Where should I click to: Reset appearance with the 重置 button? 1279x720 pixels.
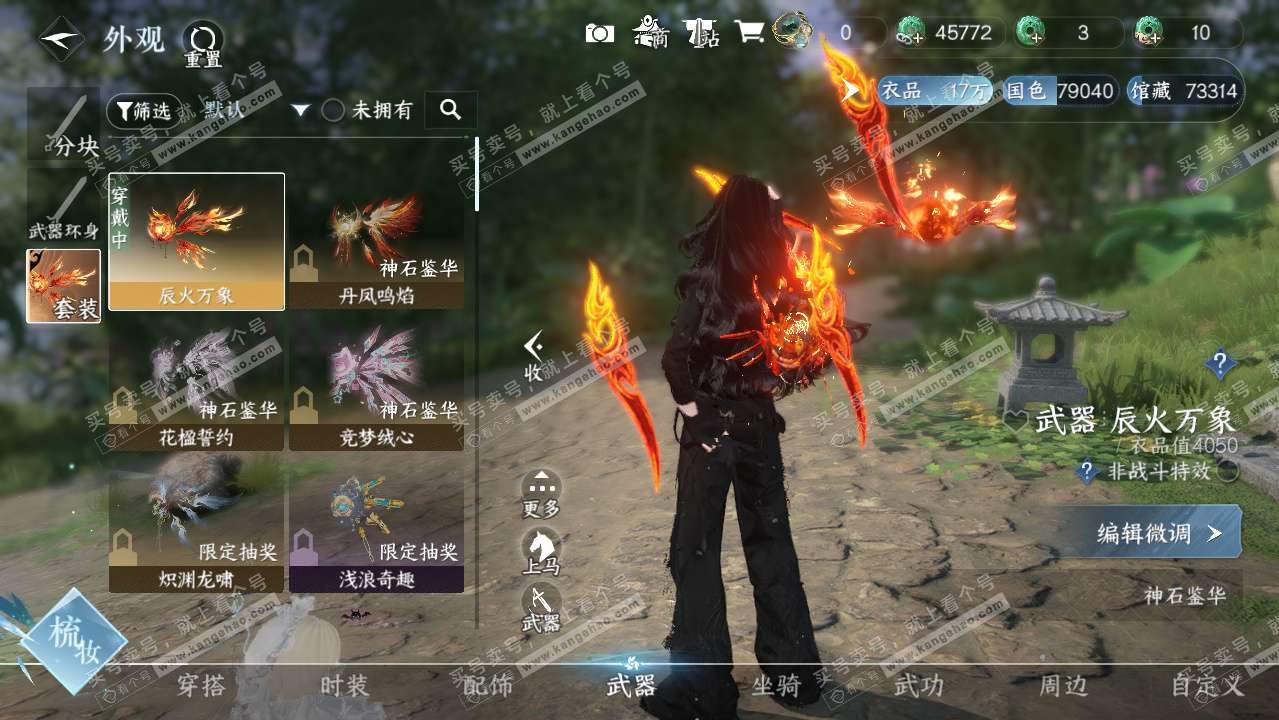click(x=203, y=44)
